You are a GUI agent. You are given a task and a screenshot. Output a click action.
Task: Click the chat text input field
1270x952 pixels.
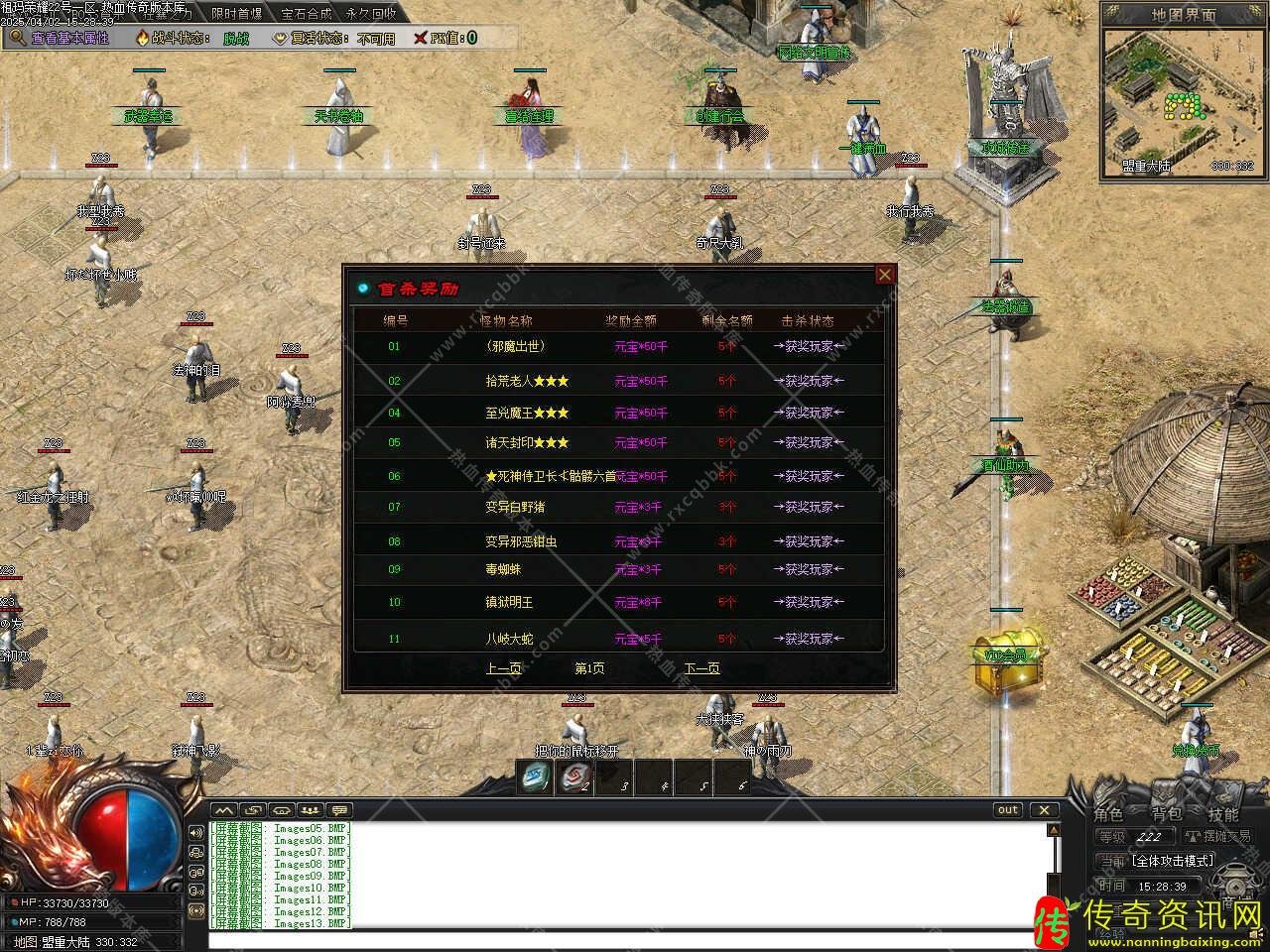pos(625,940)
